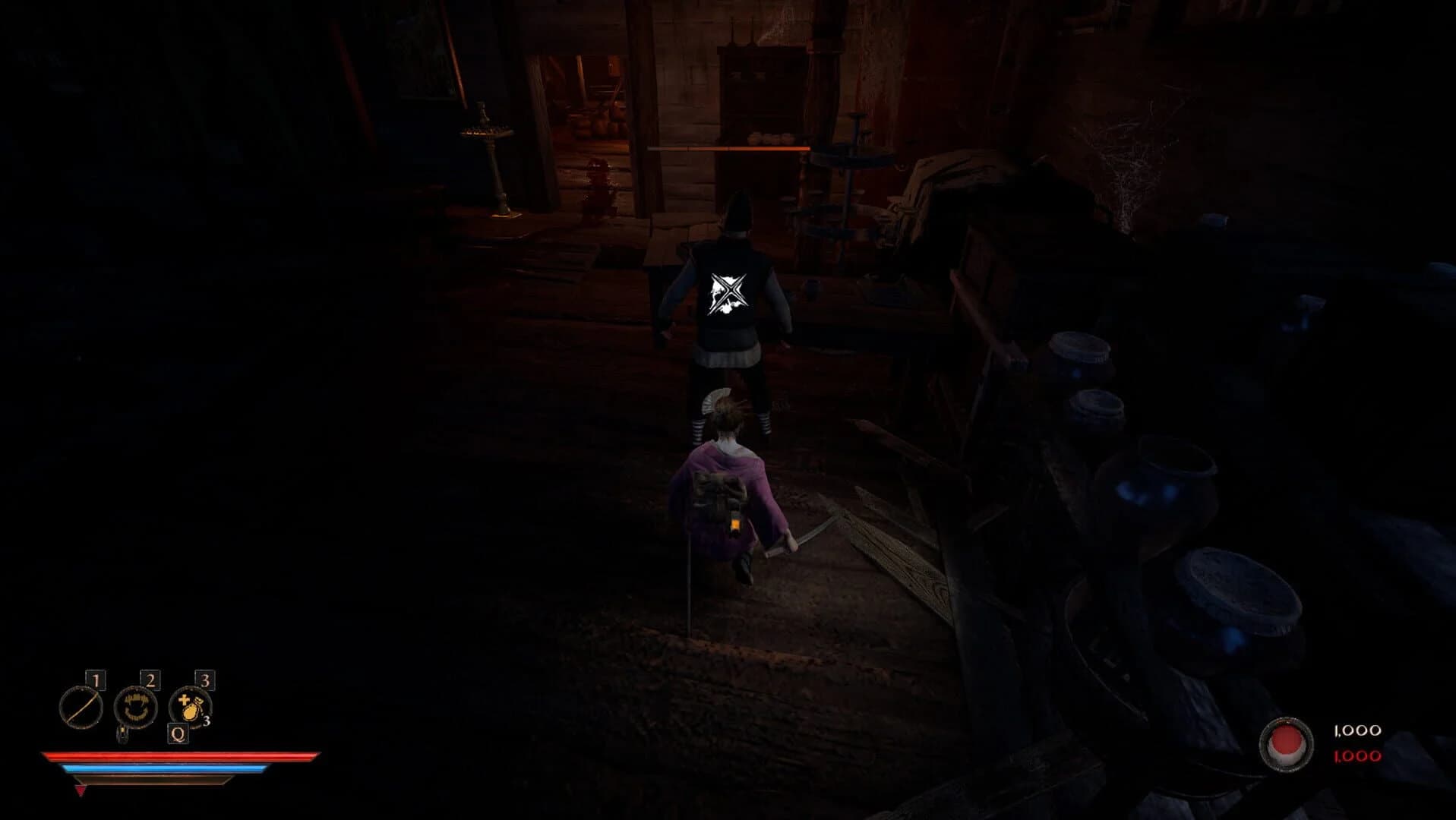
Task: Click the "3" hotkey label above the flask slot
Action: coord(204,681)
